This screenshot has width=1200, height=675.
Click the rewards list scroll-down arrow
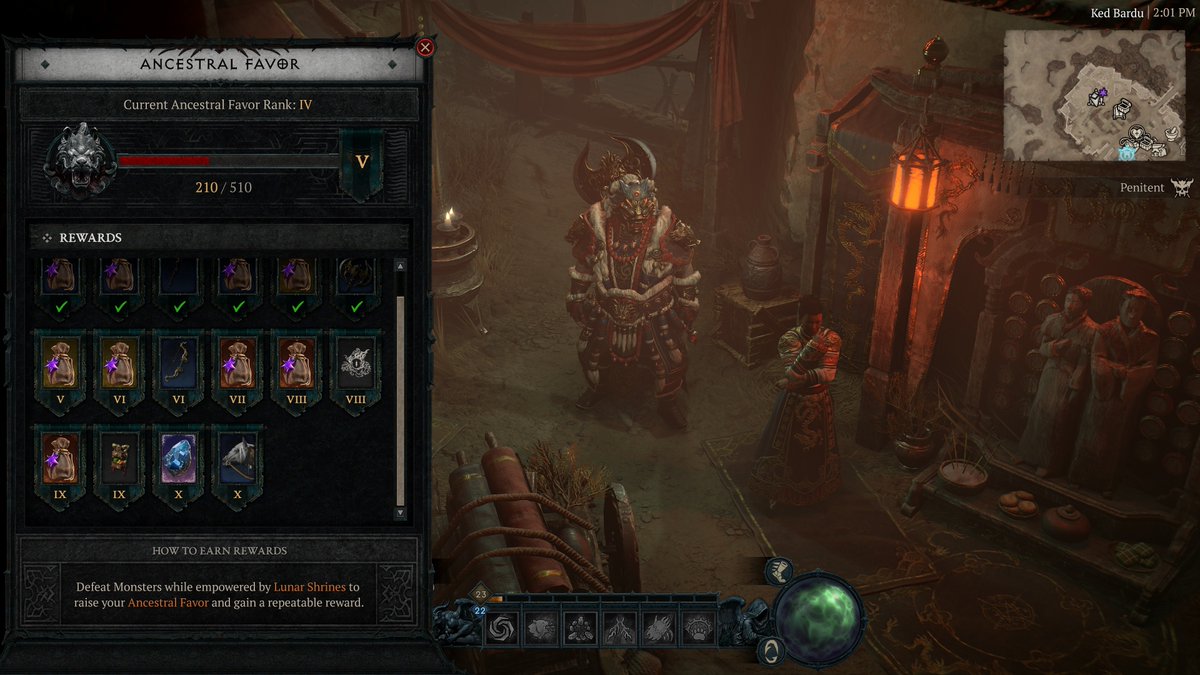(x=401, y=513)
